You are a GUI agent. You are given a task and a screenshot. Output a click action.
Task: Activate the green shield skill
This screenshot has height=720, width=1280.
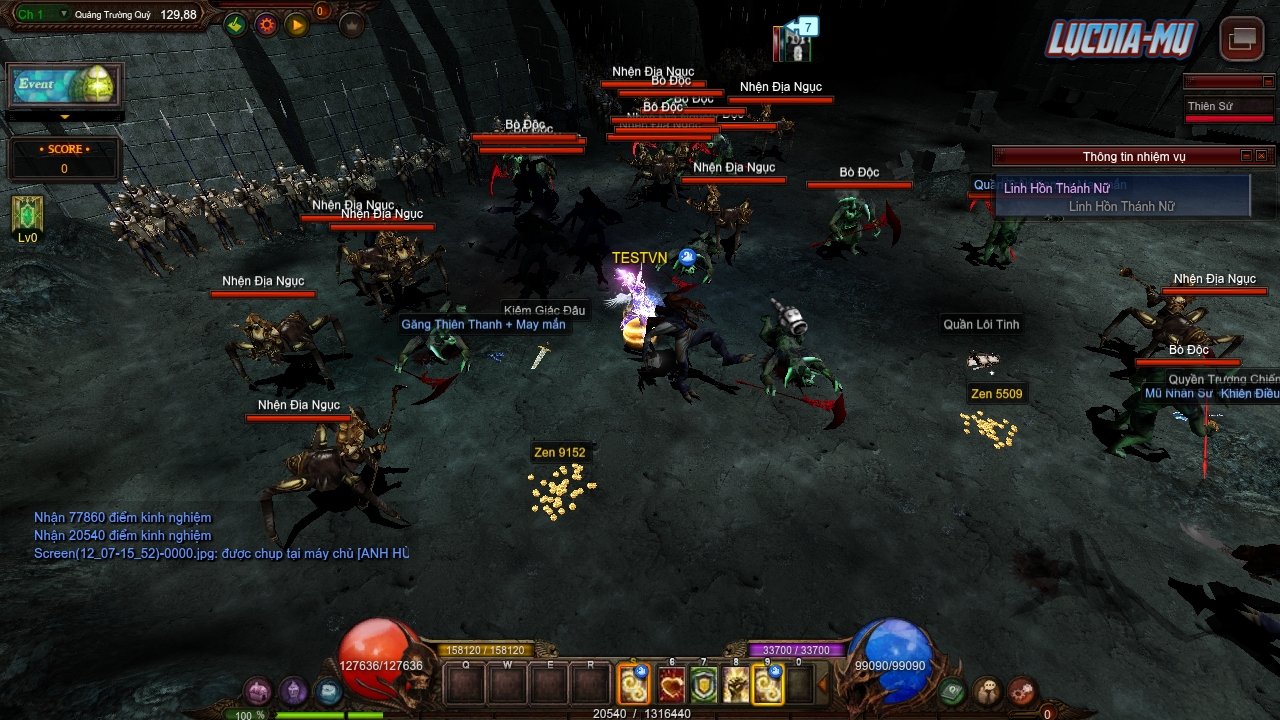[703, 685]
